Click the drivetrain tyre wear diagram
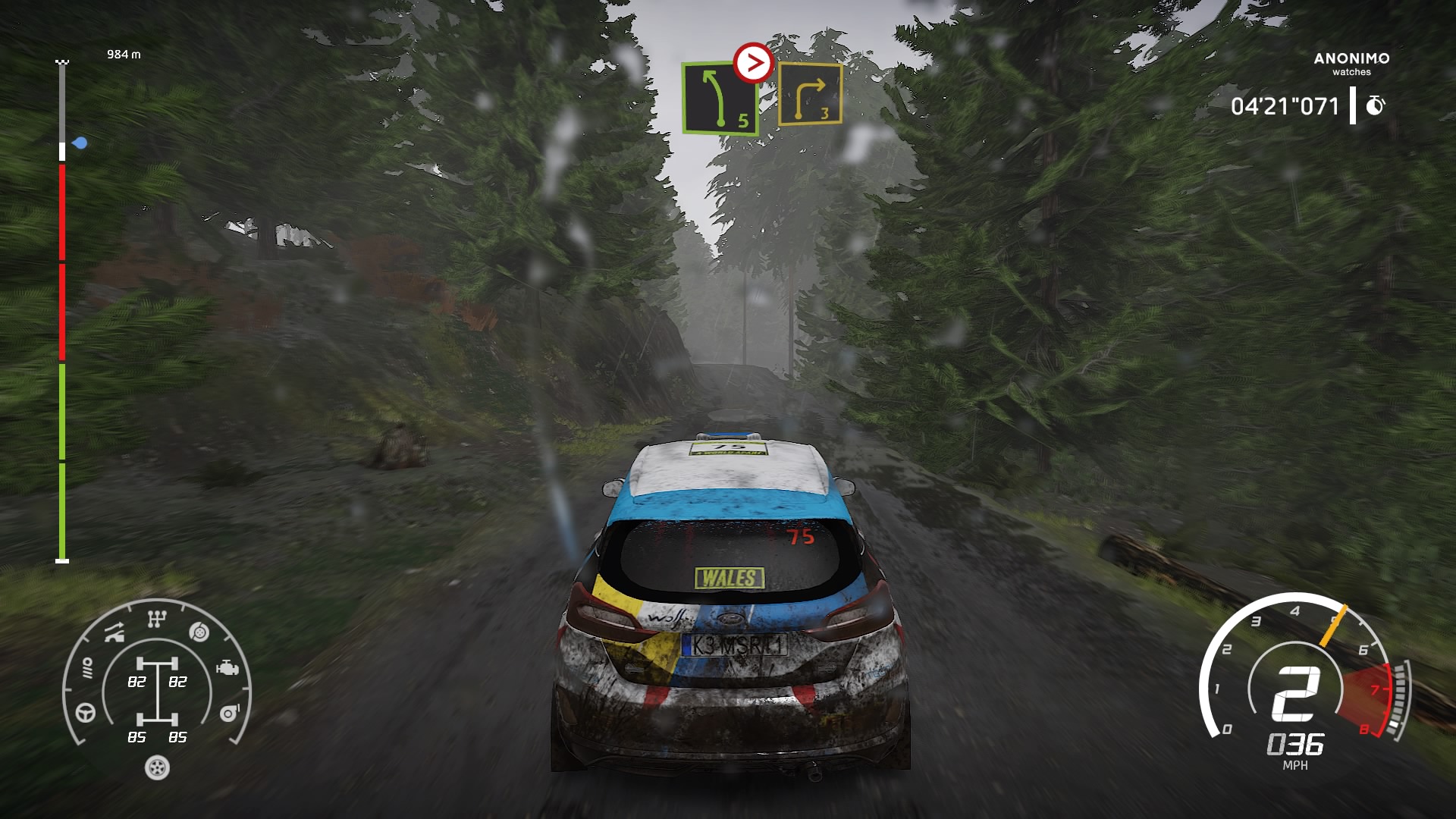Viewport: 1456px width, 819px height. click(x=157, y=698)
